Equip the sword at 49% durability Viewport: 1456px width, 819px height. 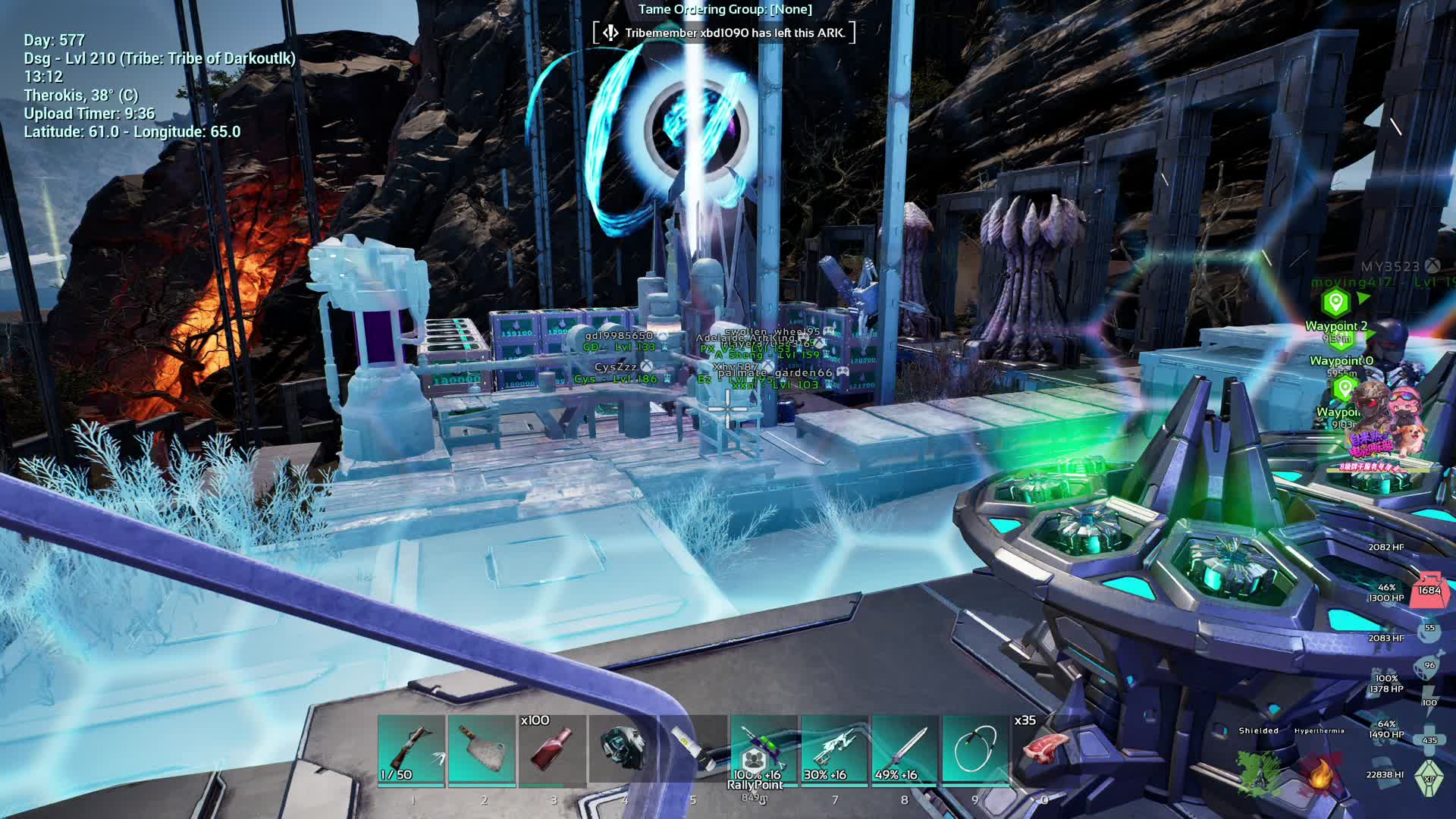(x=905, y=749)
